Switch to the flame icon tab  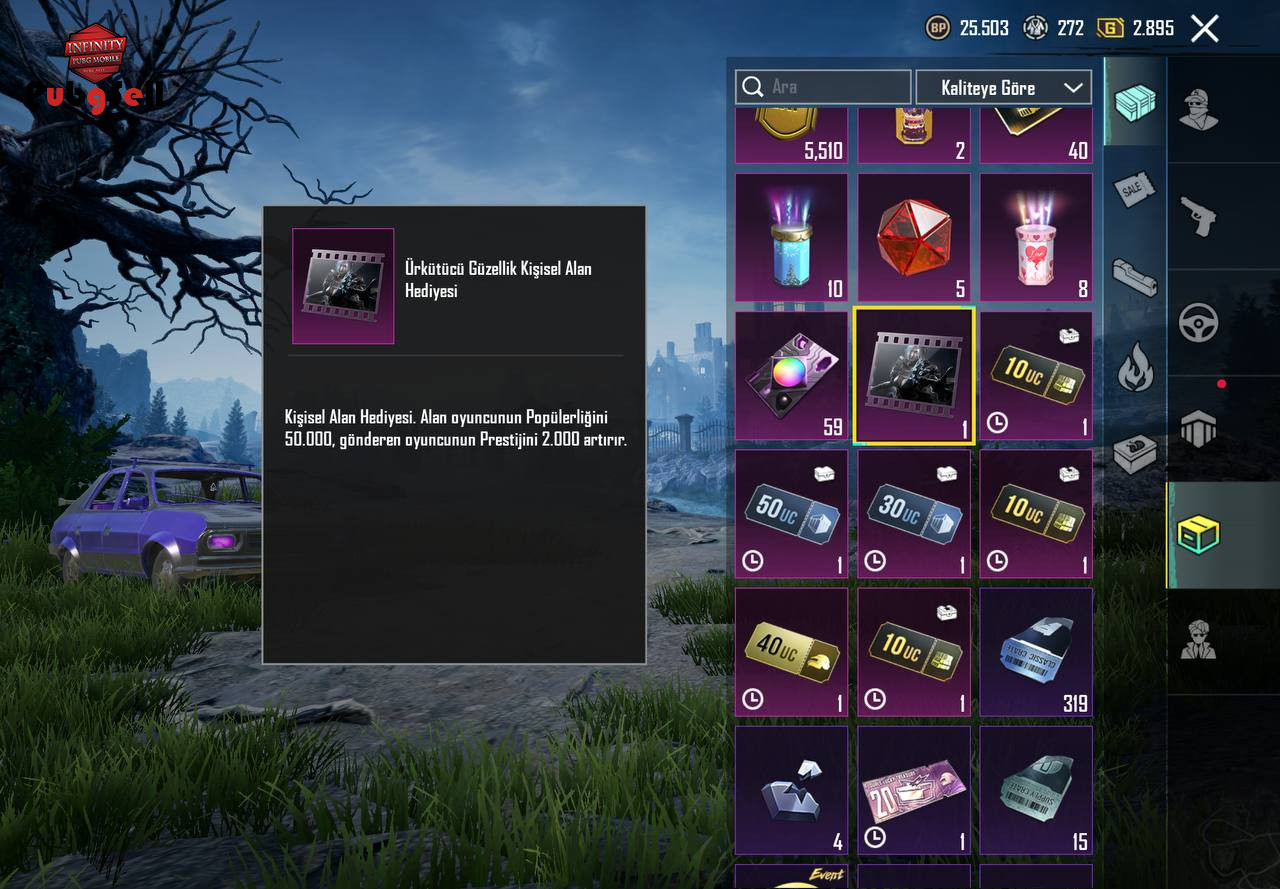(1135, 368)
